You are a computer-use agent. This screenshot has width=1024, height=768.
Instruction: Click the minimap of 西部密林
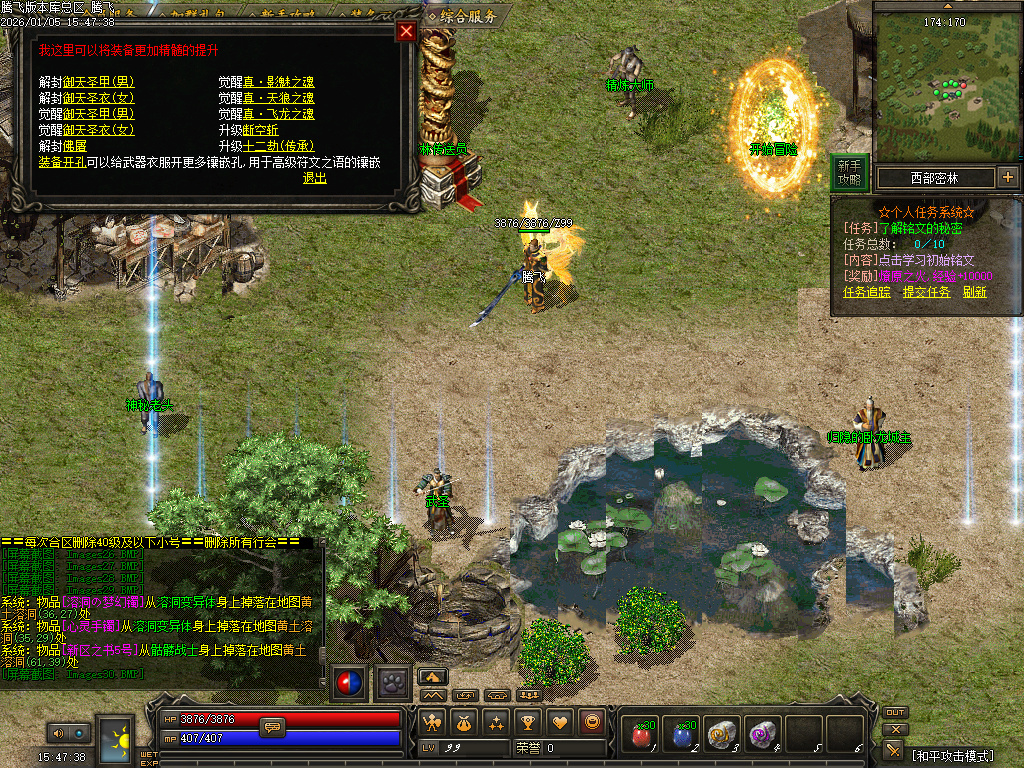[x=944, y=92]
